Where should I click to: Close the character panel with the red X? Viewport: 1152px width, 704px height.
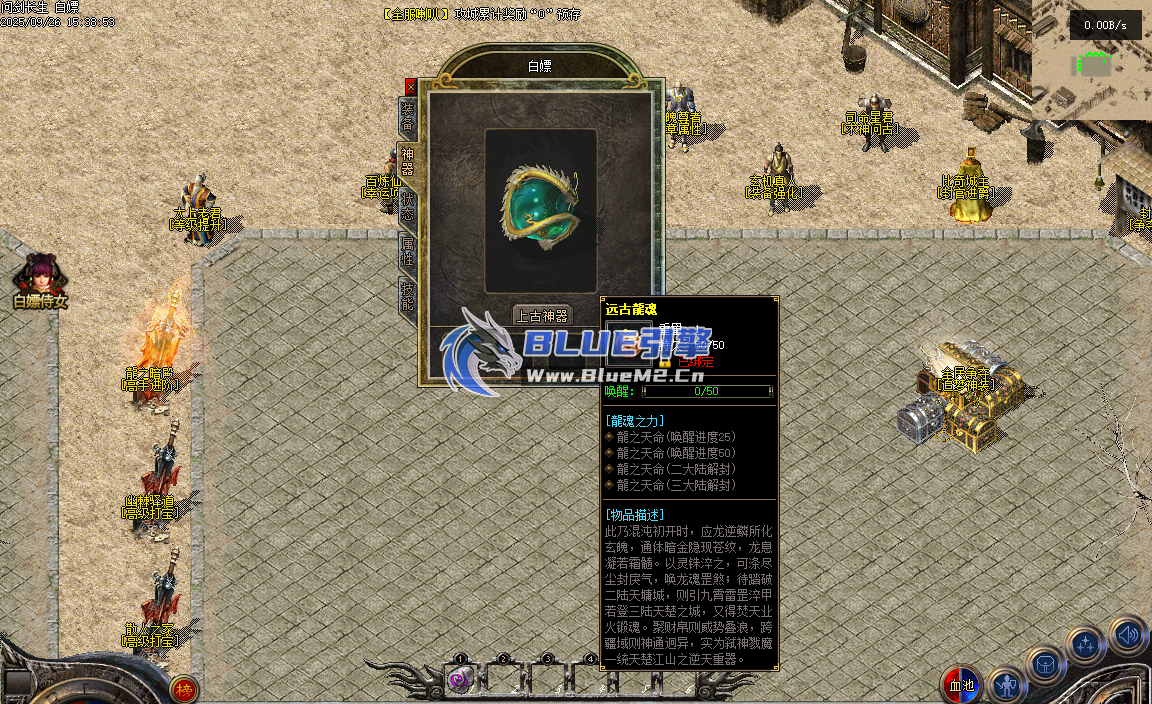click(x=410, y=87)
